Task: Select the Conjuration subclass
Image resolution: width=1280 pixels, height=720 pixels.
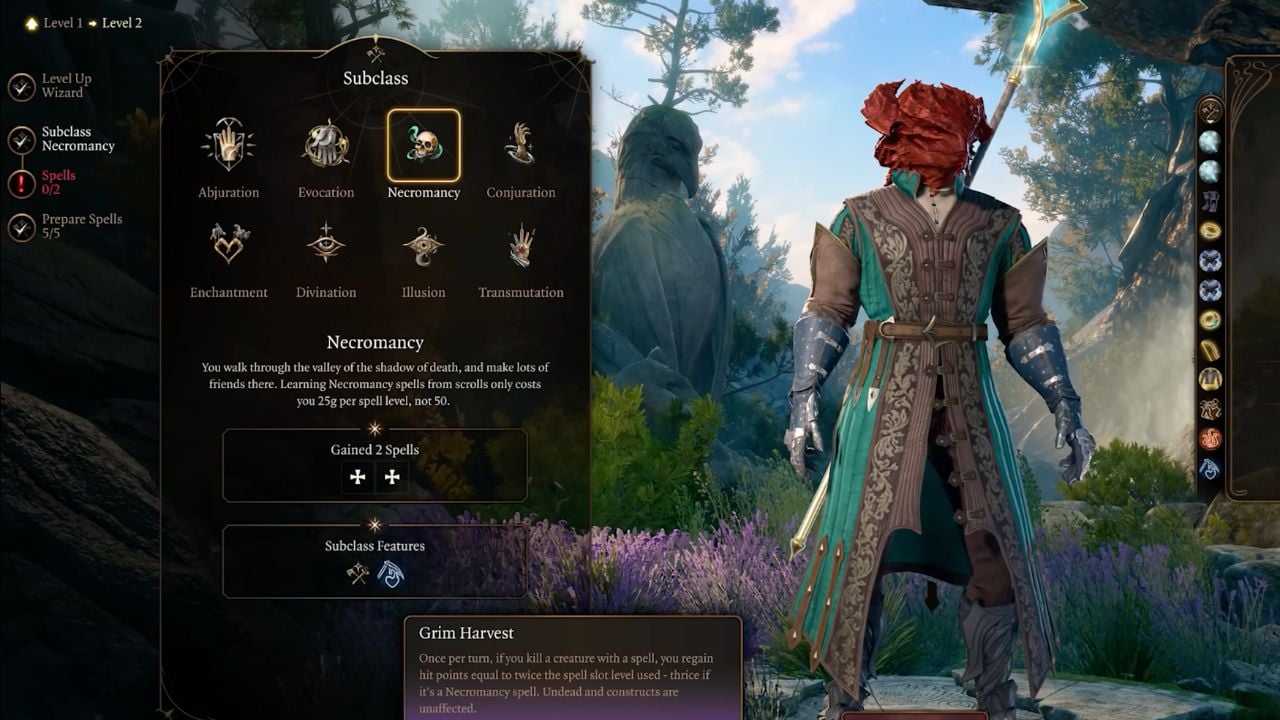Action: pos(520,146)
